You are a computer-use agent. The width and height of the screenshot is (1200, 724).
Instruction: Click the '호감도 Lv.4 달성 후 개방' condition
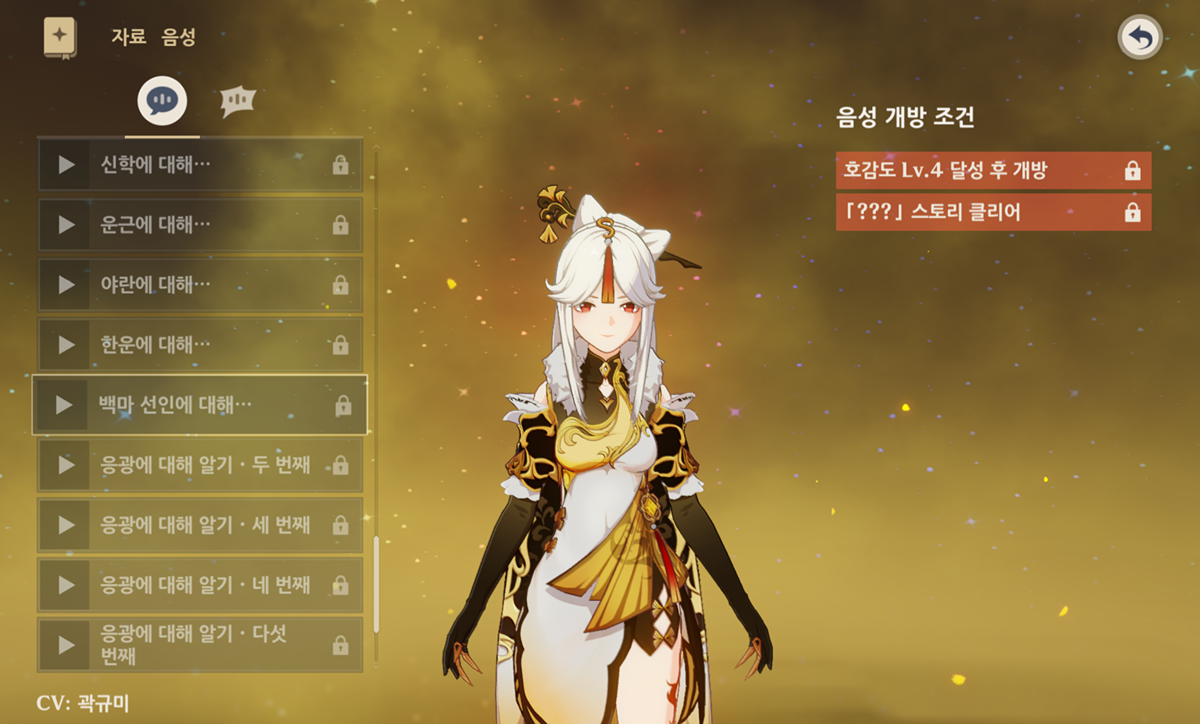[992, 171]
